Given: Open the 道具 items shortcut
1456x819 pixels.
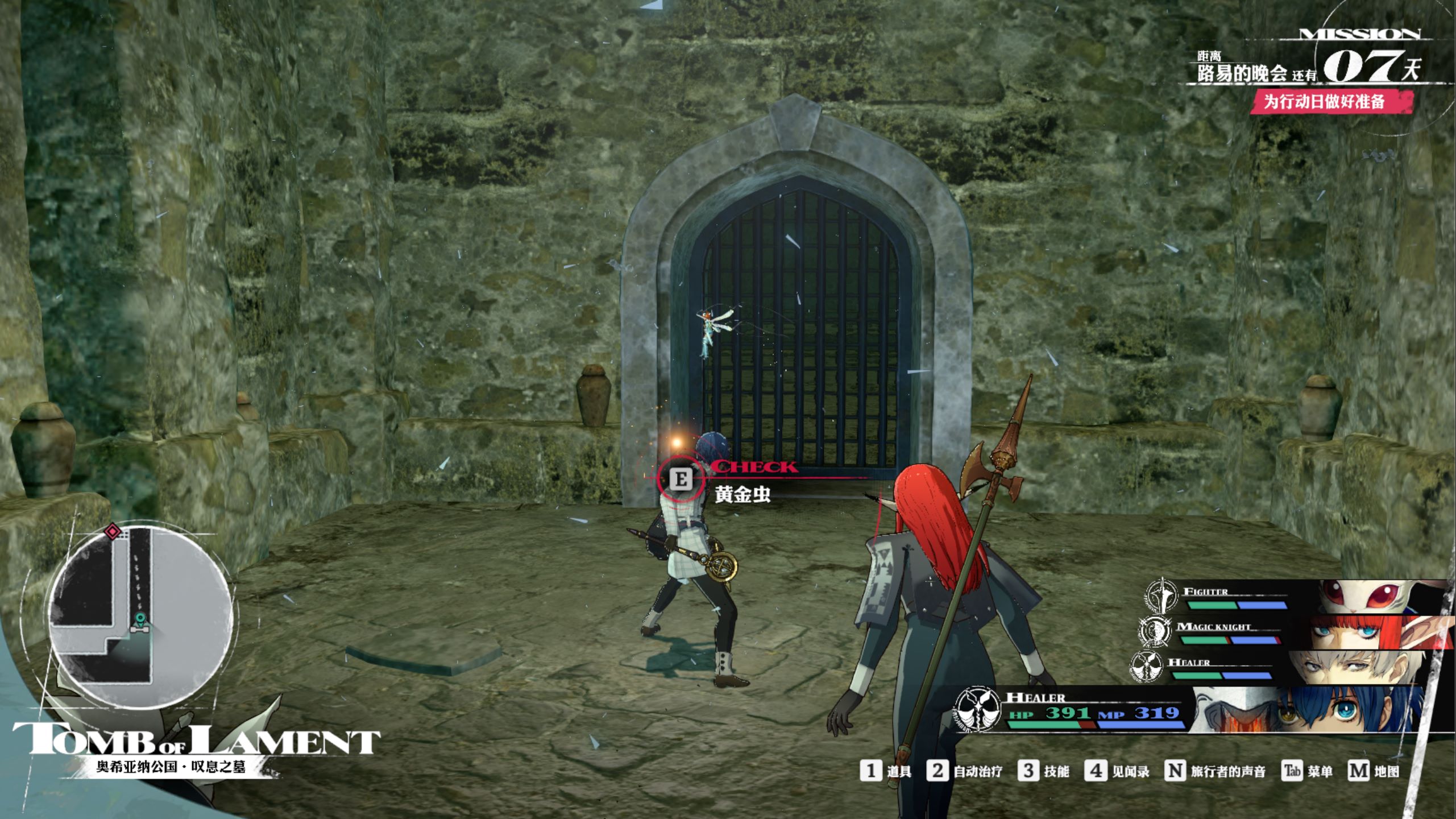Looking at the screenshot, I should [886, 771].
